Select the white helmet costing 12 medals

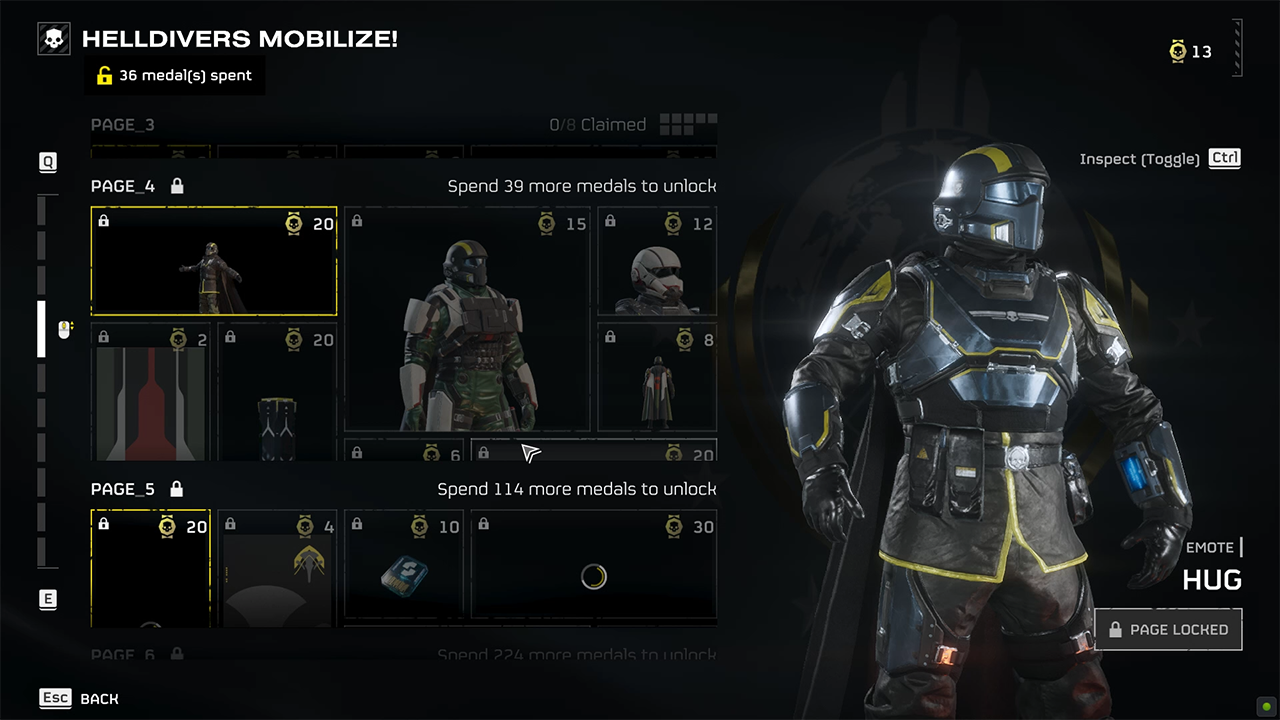(x=657, y=263)
